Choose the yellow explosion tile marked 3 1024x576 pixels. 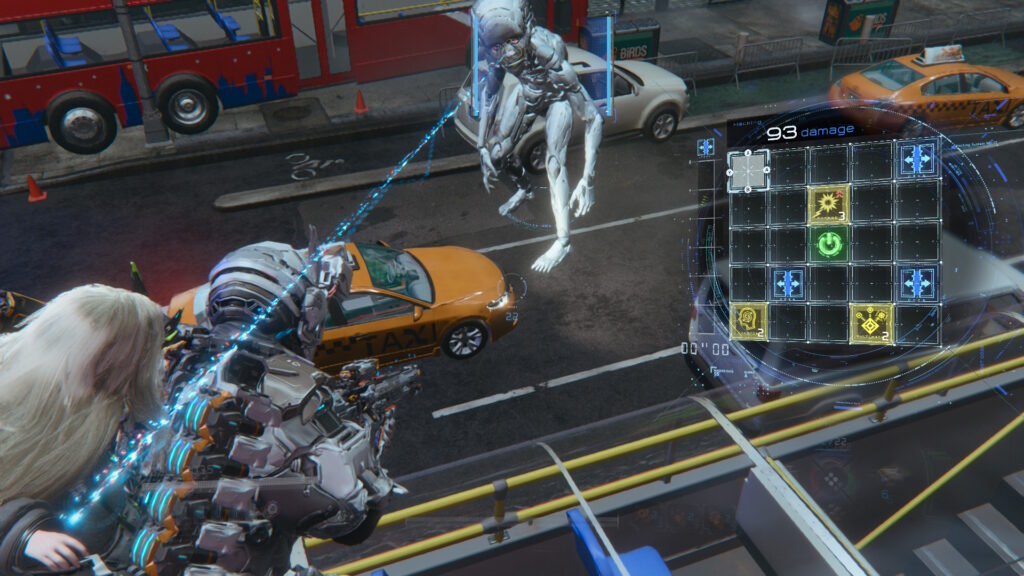[x=829, y=204]
